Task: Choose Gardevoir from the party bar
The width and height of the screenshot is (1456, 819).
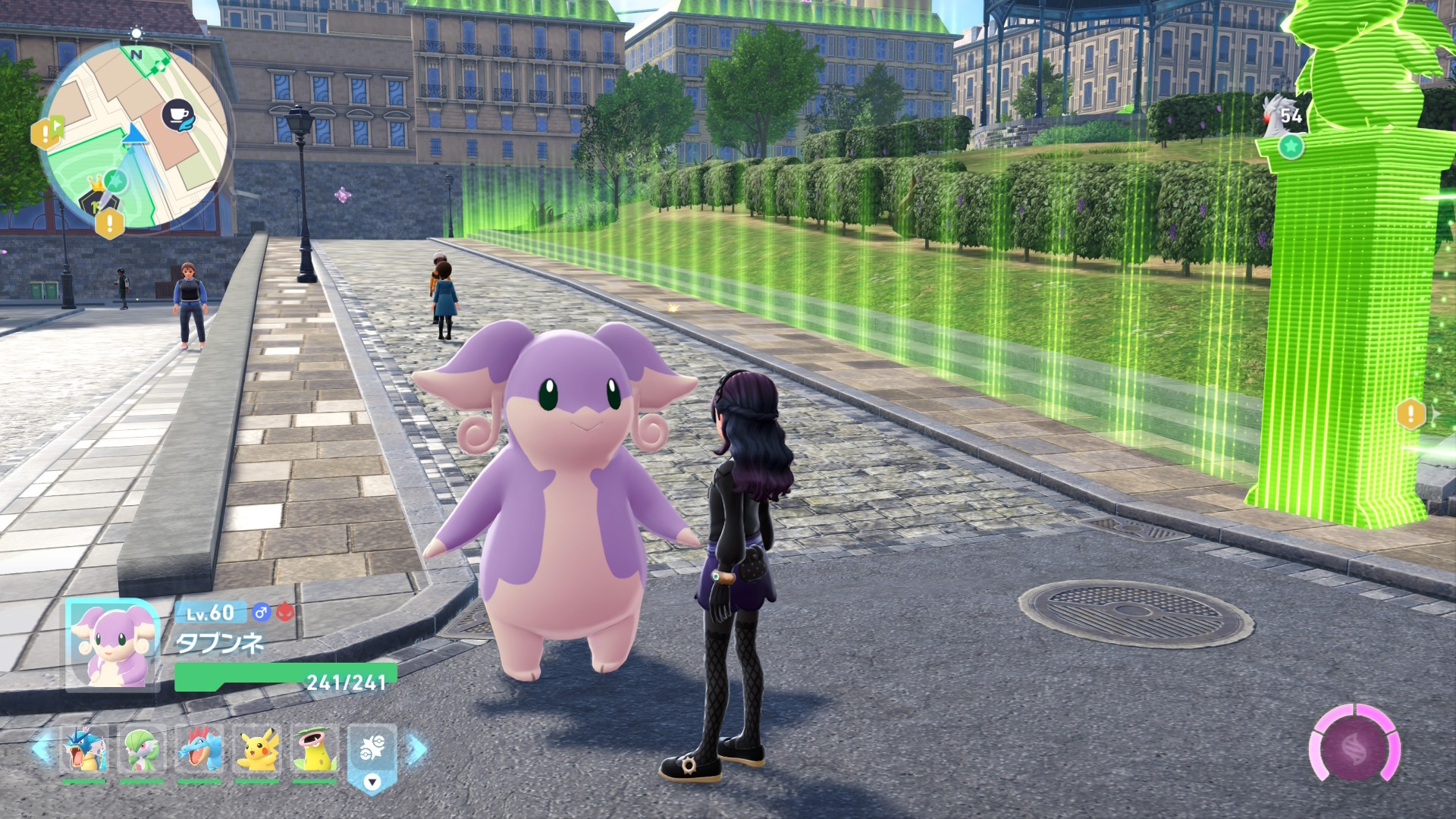Action: click(x=142, y=749)
